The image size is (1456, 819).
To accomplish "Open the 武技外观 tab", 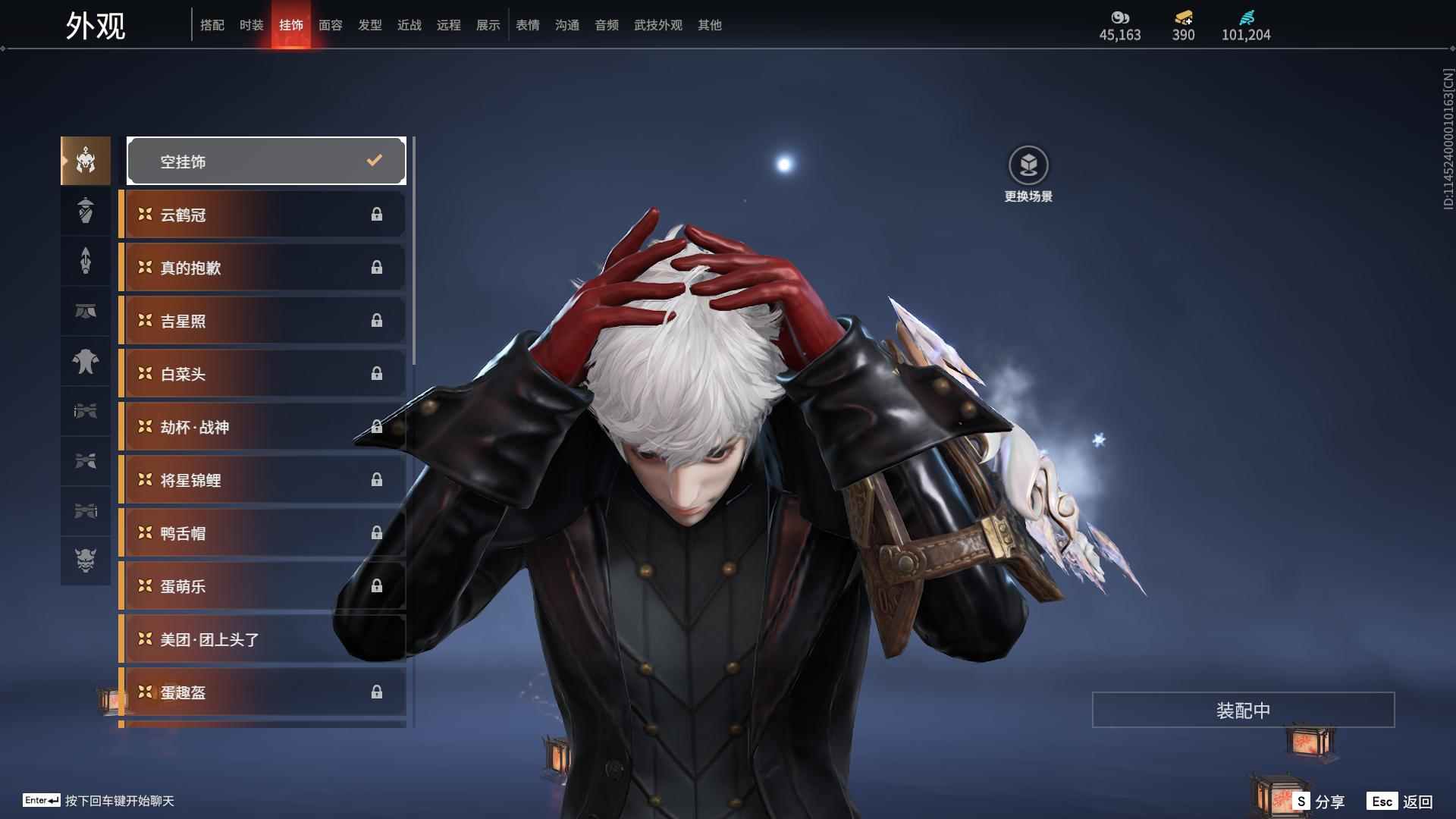I will [x=657, y=25].
